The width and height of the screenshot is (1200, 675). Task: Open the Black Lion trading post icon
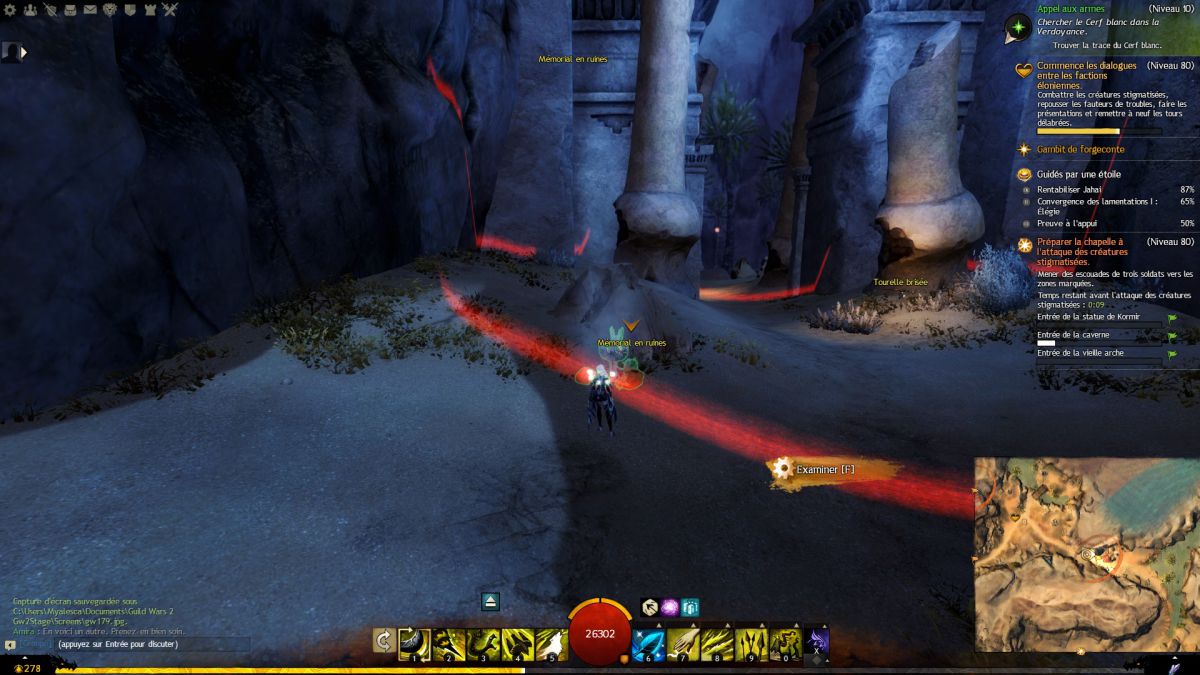[x=110, y=10]
